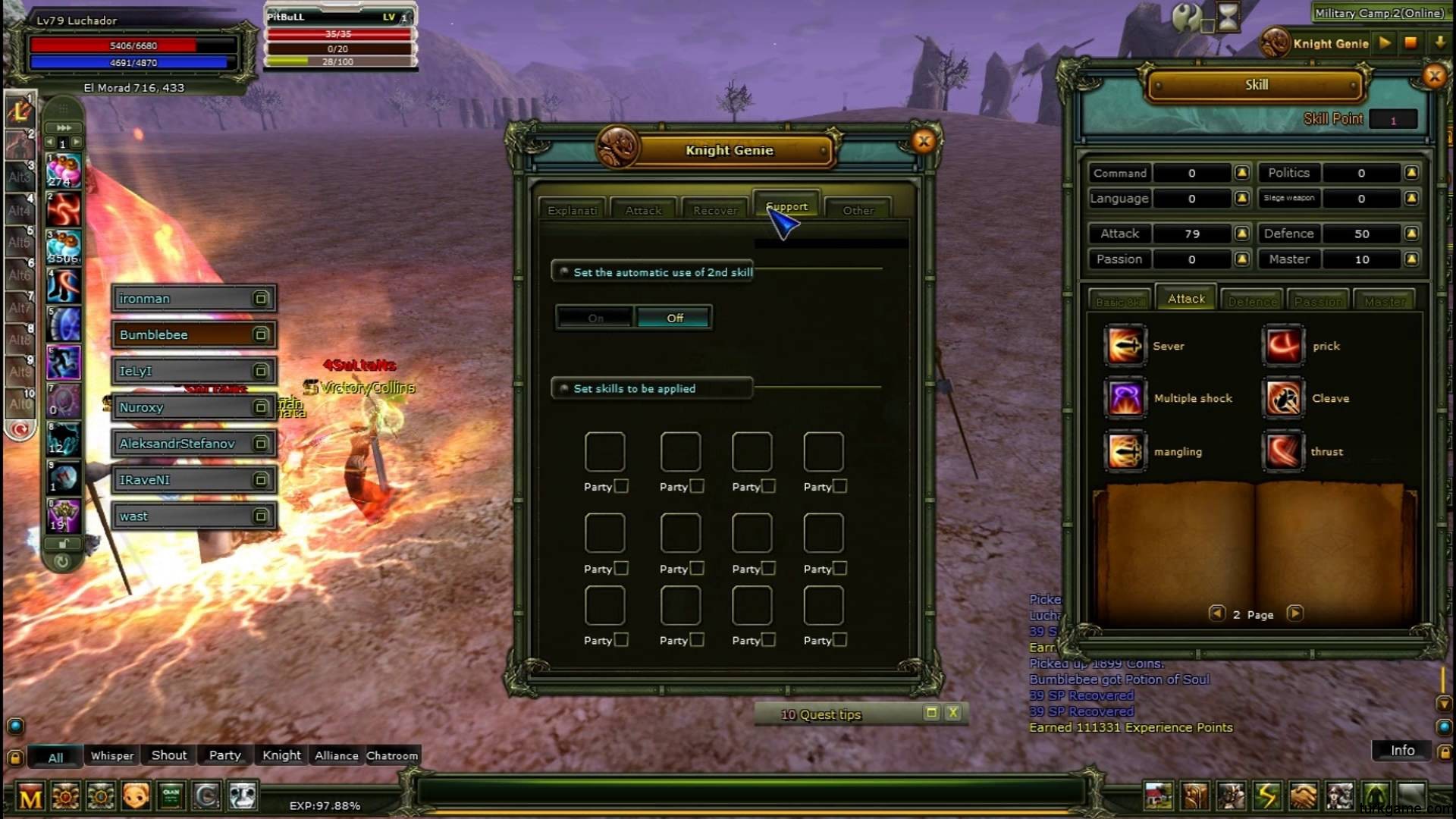Open the Recover tab in Knight Genie
The height and width of the screenshot is (819, 1456).
pos(714,210)
